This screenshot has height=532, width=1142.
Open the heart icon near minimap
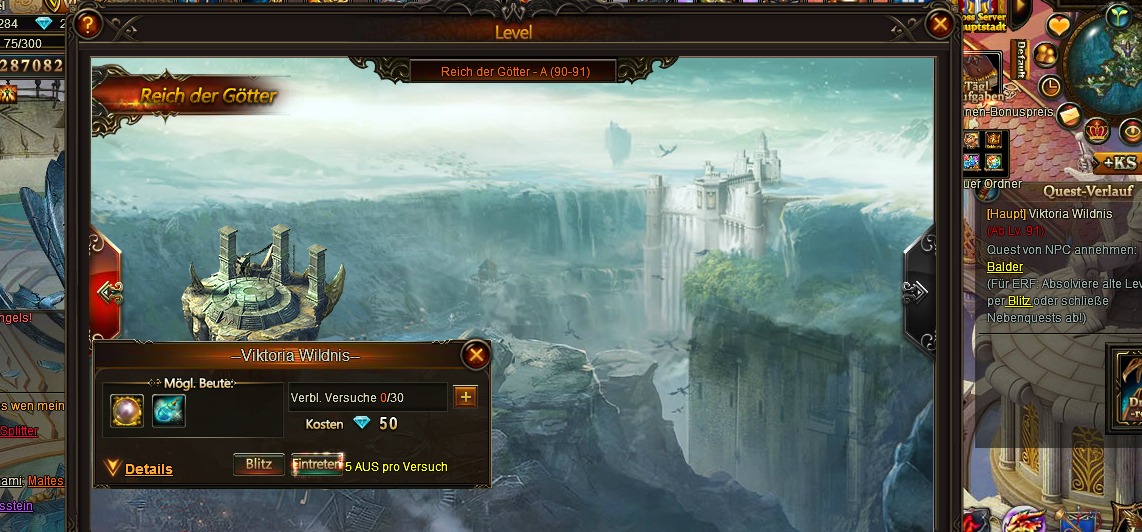[1058, 25]
